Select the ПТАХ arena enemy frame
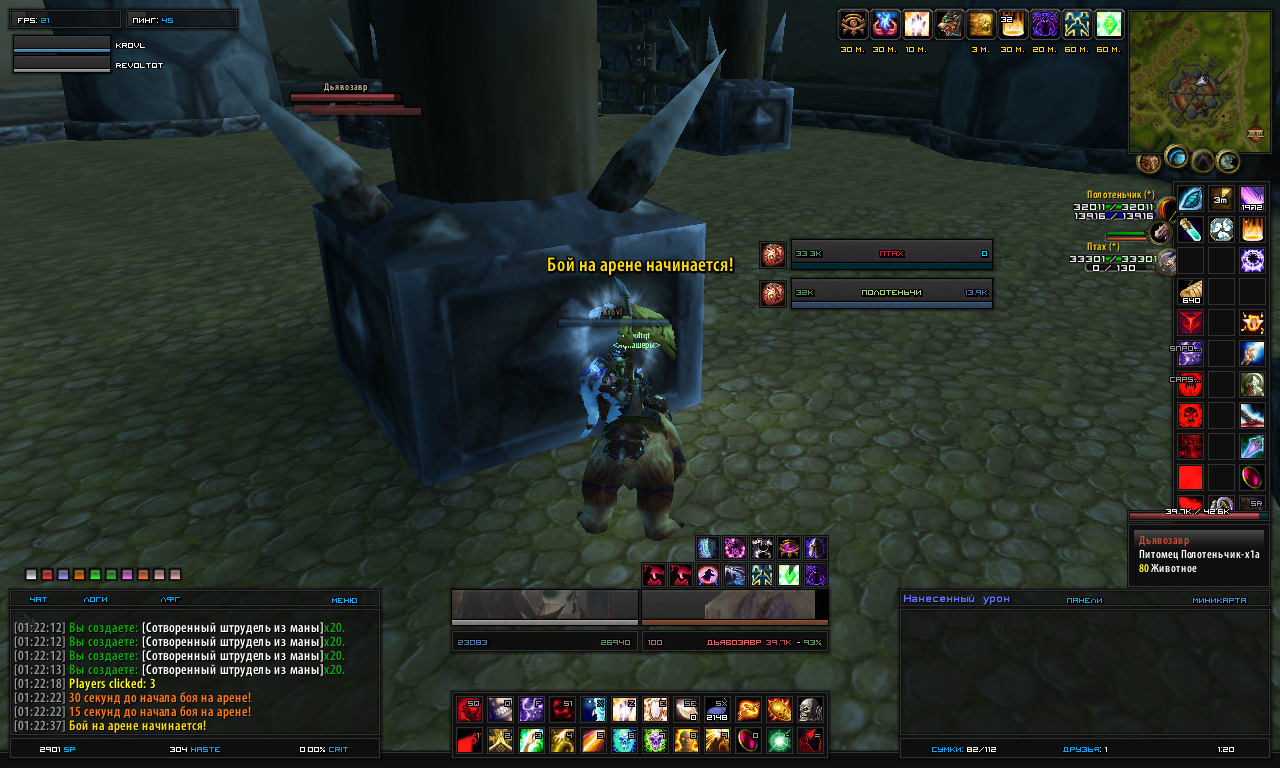This screenshot has width=1280, height=768. (x=891, y=254)
